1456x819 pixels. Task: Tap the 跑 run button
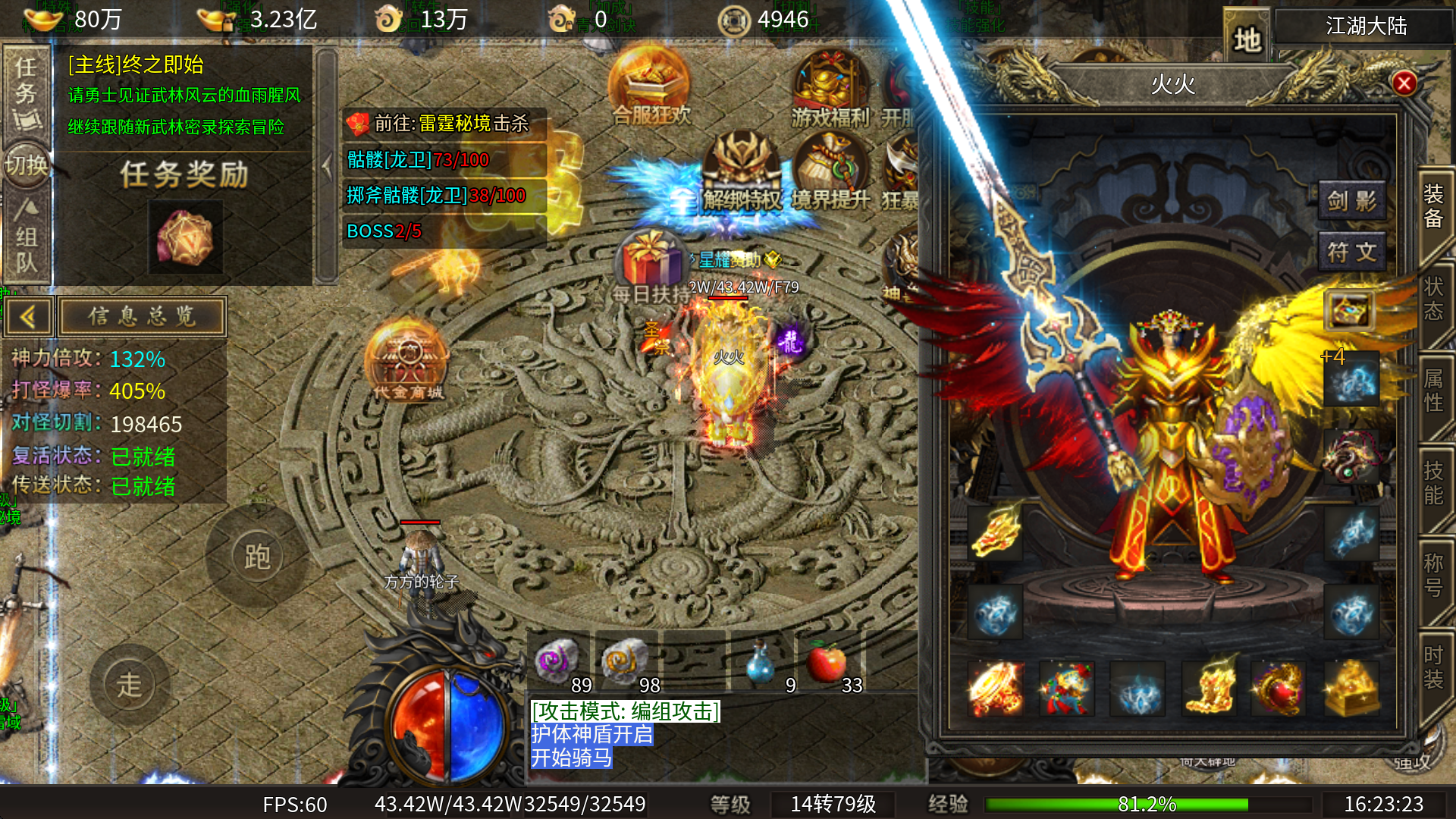pos(257,557)
